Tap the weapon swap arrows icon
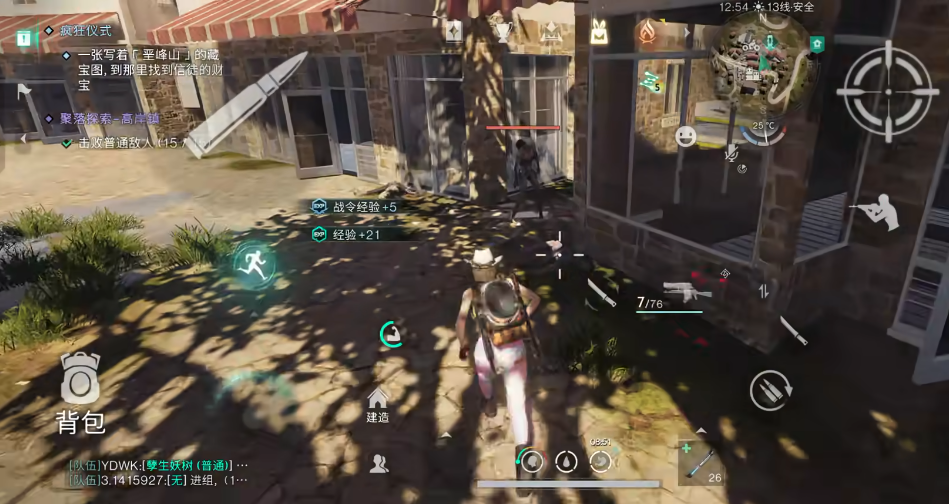949x504 pixels. coord(764,291)
